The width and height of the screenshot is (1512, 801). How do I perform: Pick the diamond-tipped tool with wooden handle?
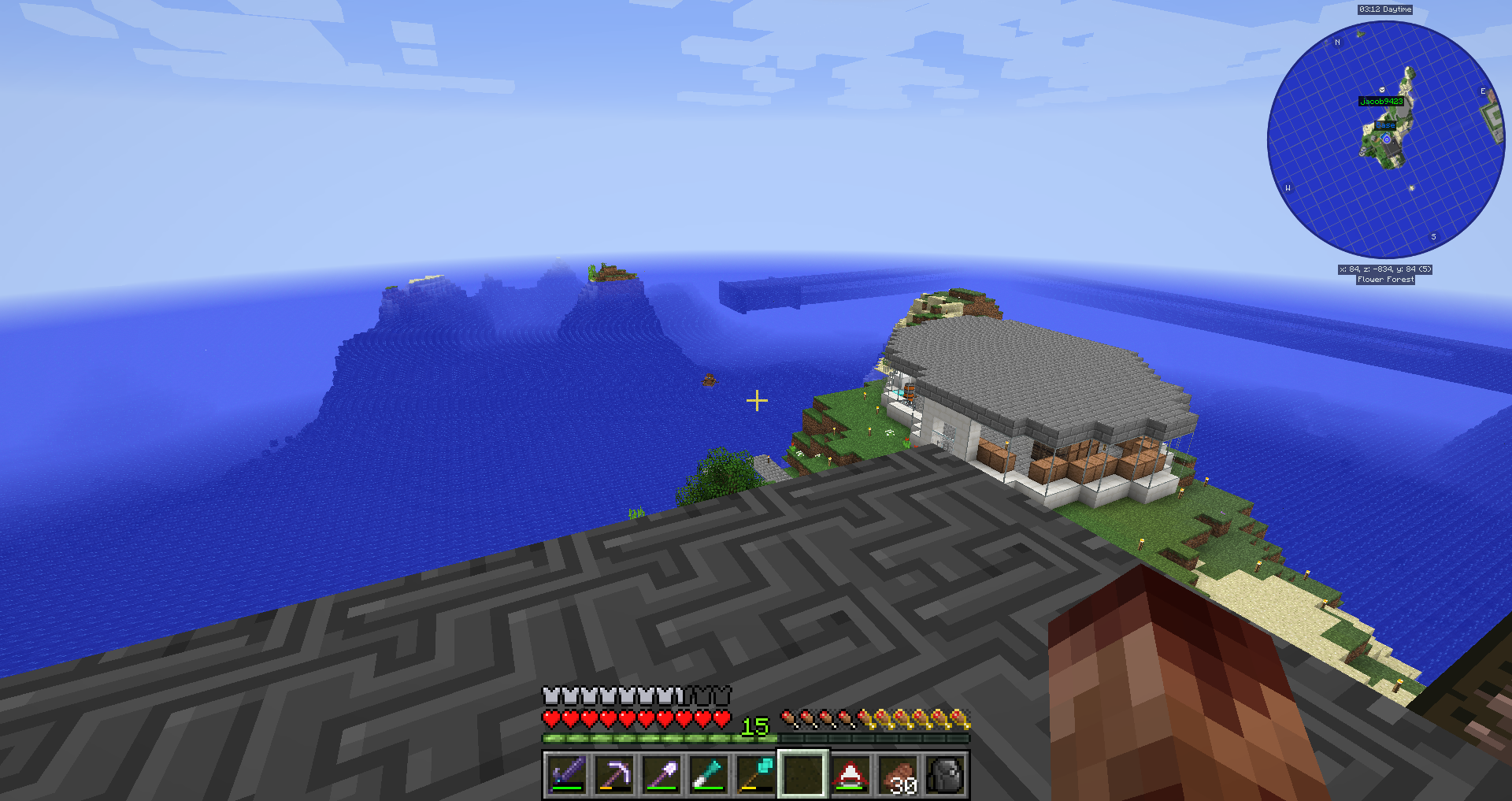(x=756, y=774)
